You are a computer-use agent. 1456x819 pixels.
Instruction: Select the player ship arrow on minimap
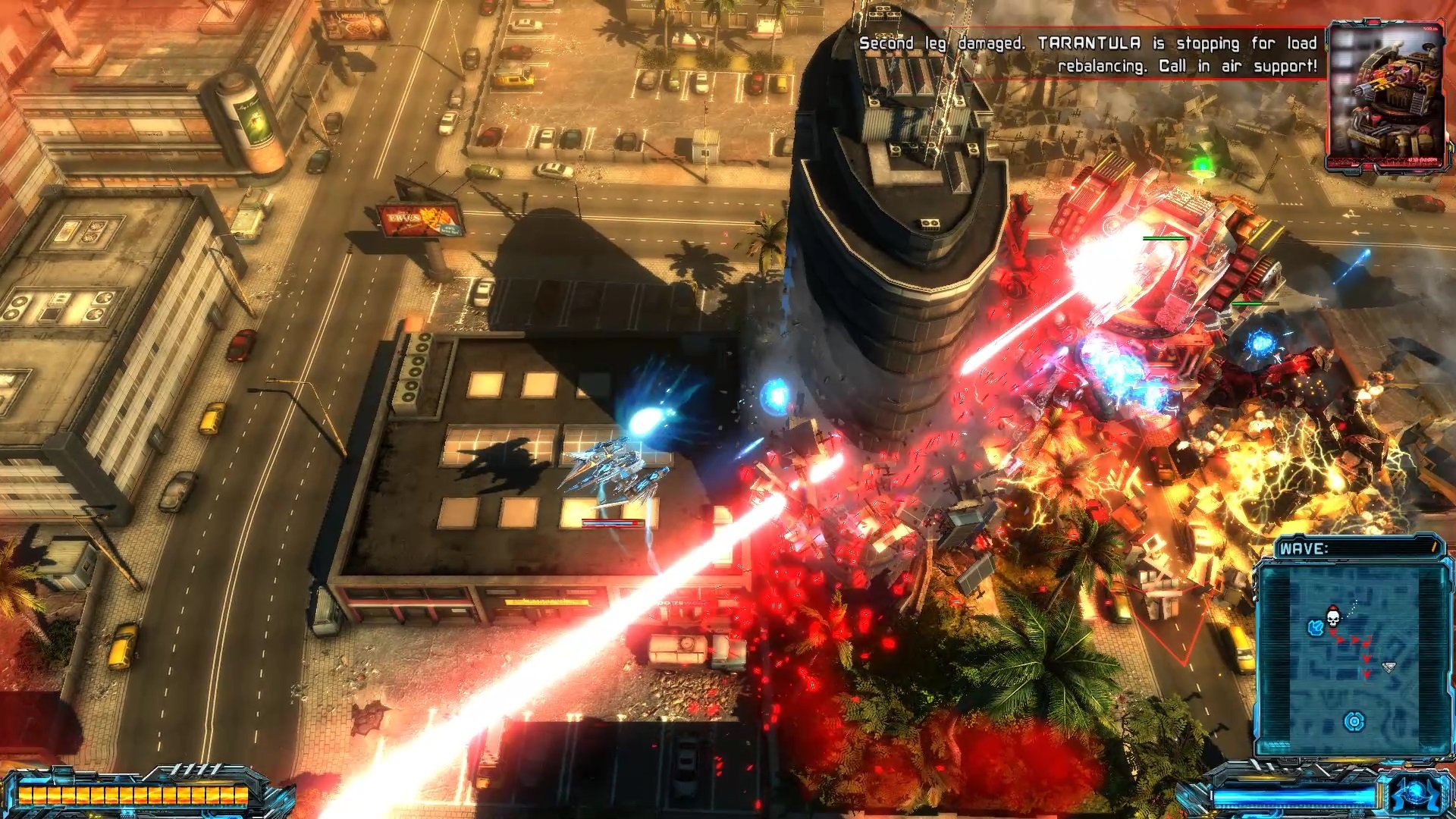pyautogui.click(x=1389, y=666)
